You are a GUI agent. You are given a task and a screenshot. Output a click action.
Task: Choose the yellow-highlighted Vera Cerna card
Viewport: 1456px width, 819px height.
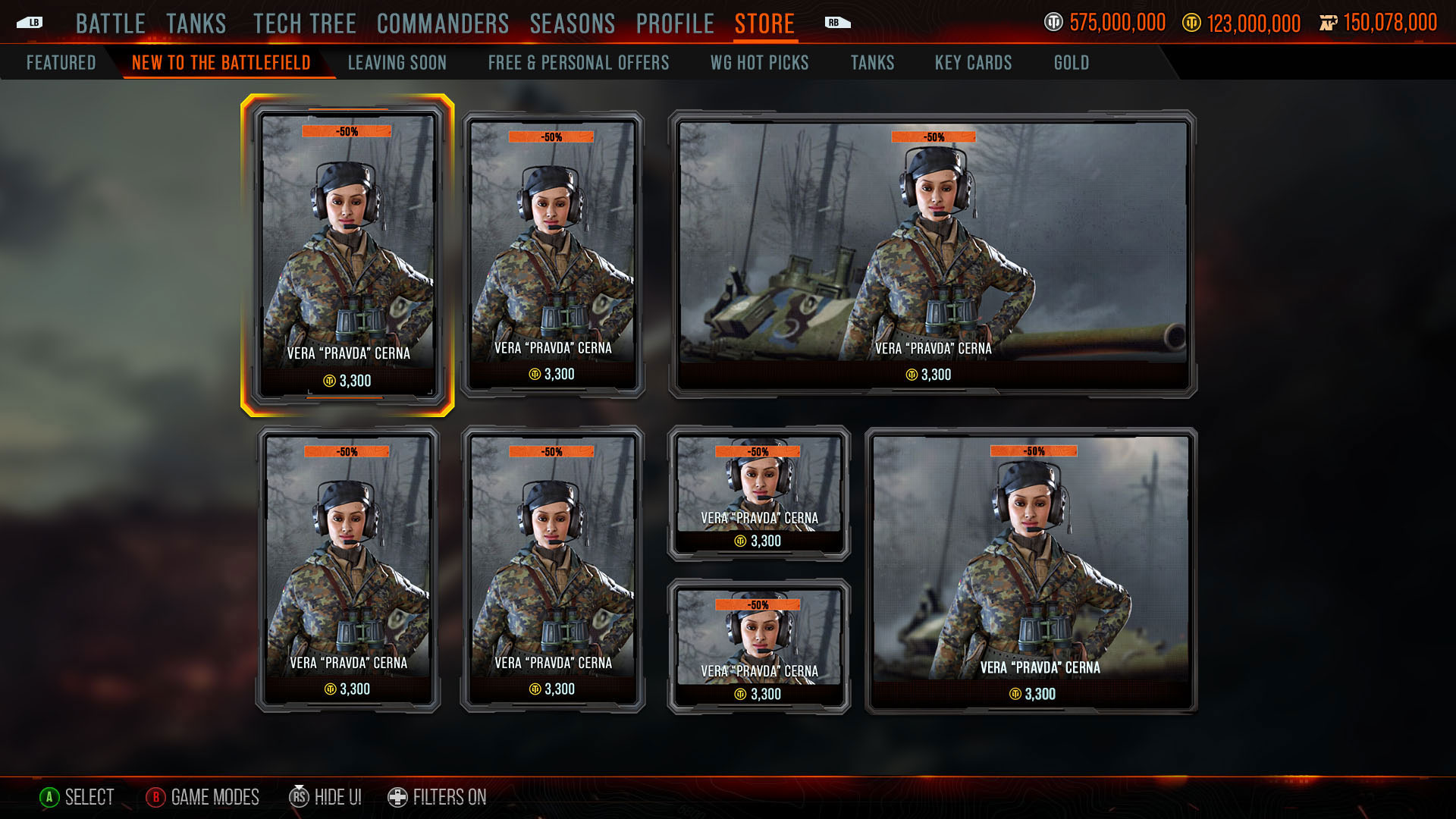point(347,255)
